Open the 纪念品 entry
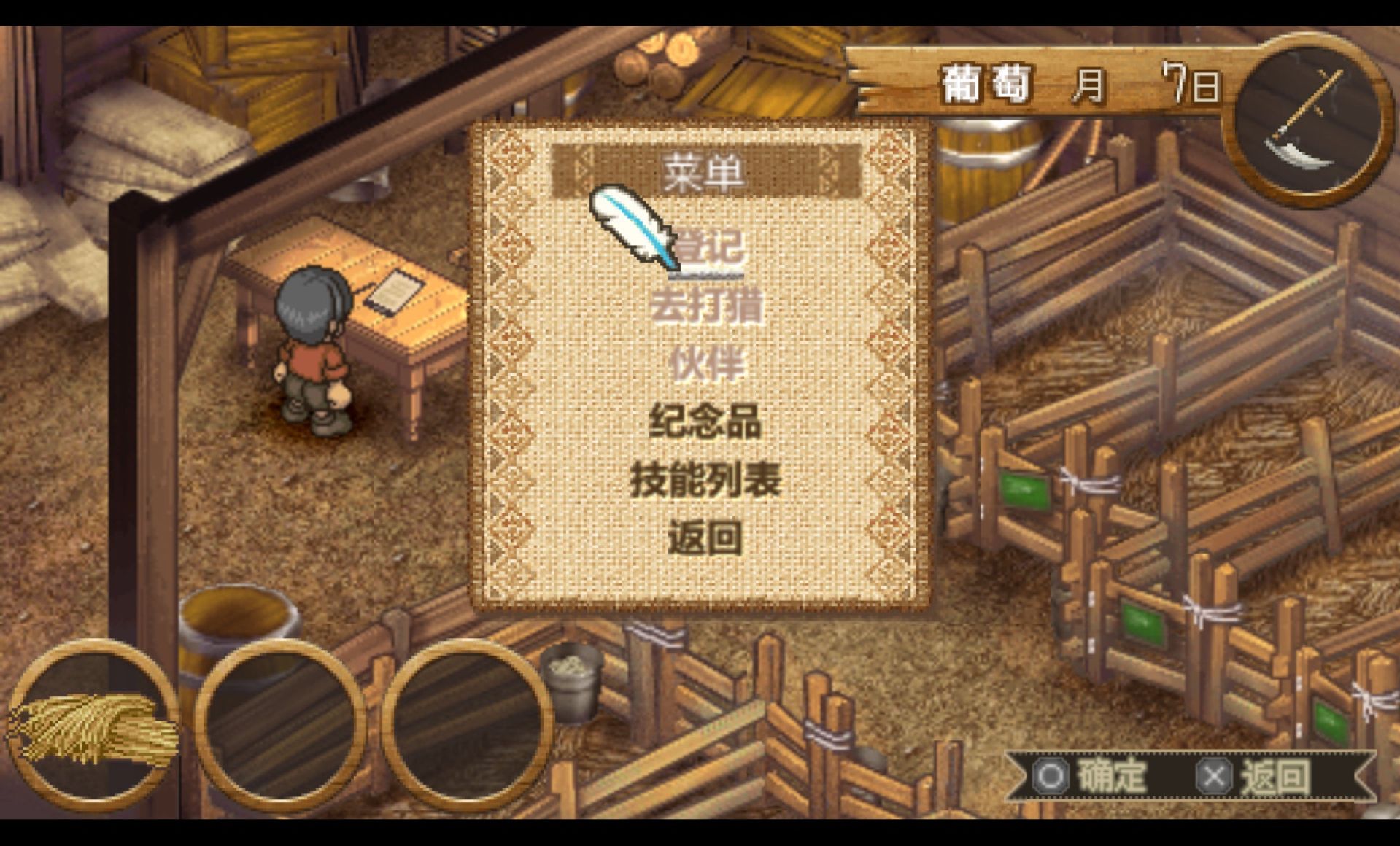Viewport: 1400px width, 846px height. 705,422
